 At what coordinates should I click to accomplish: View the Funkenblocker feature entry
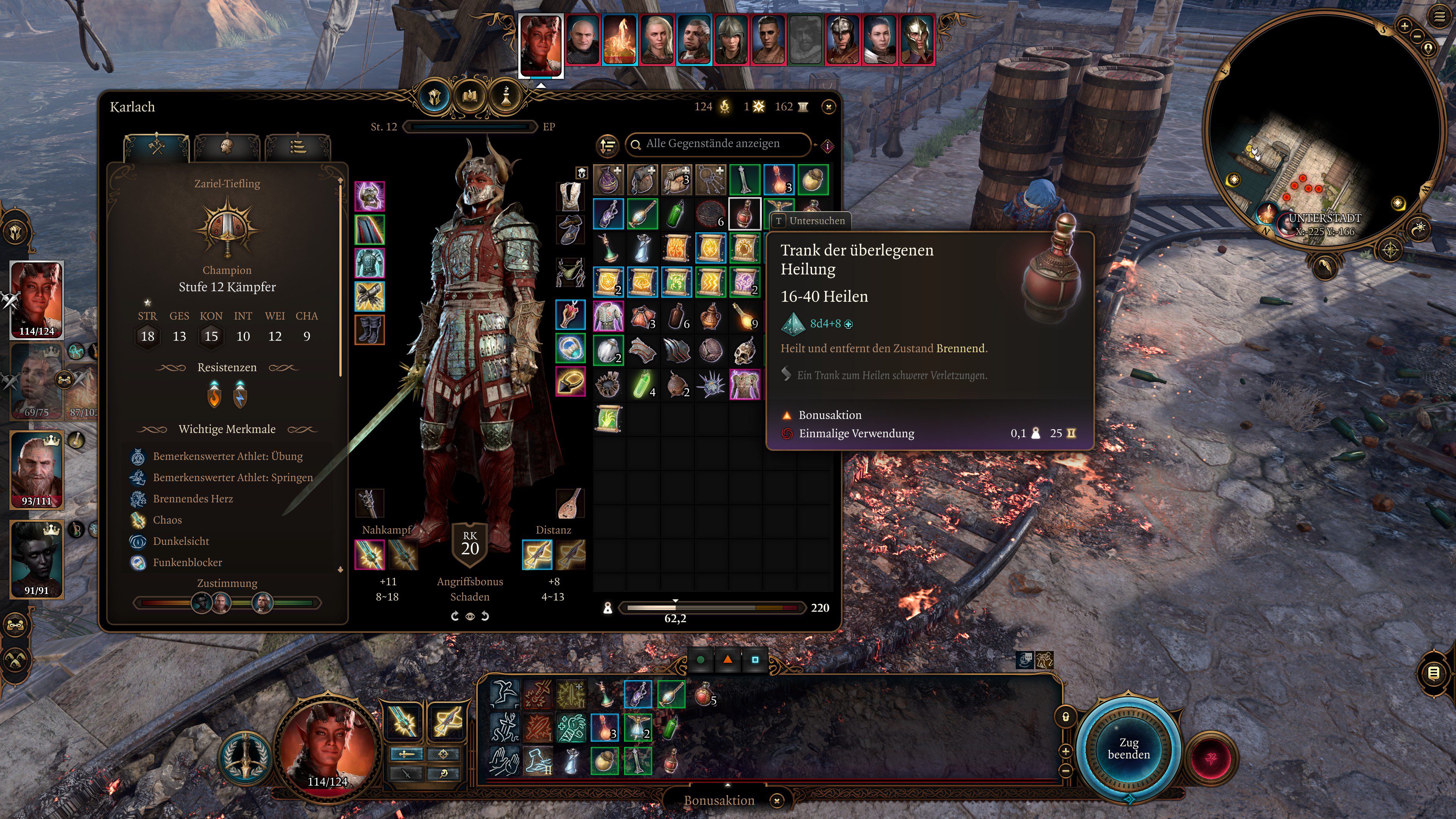coord(187,562)
